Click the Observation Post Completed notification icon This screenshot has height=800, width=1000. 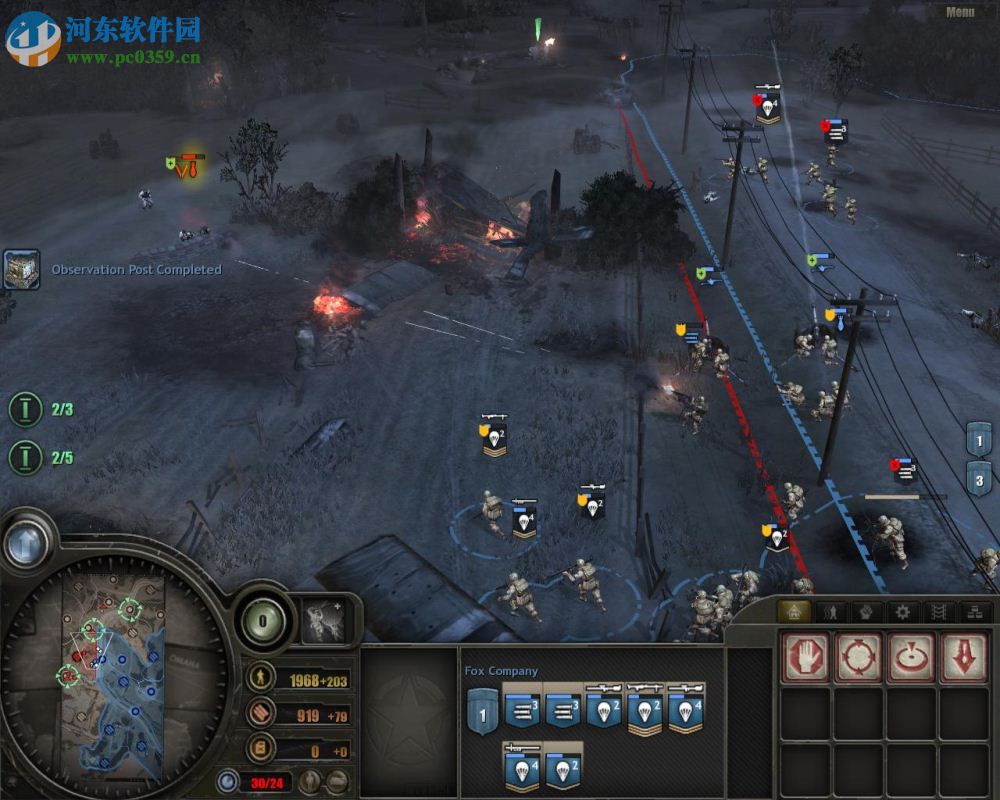(21, 269)
